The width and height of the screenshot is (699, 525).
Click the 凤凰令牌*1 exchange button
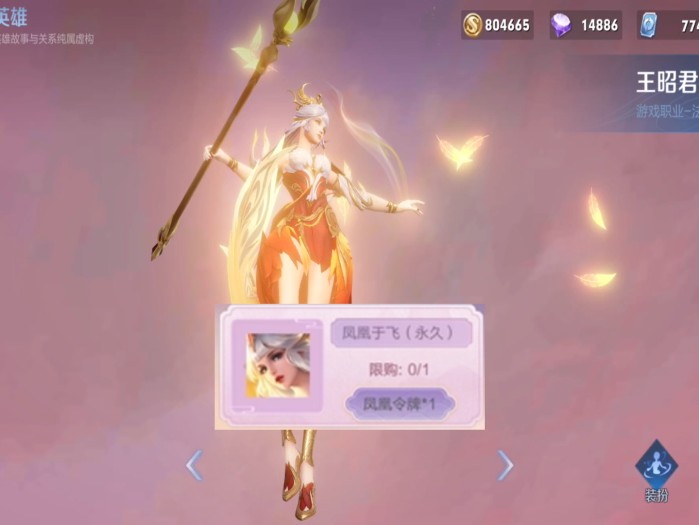coord(399,404)
